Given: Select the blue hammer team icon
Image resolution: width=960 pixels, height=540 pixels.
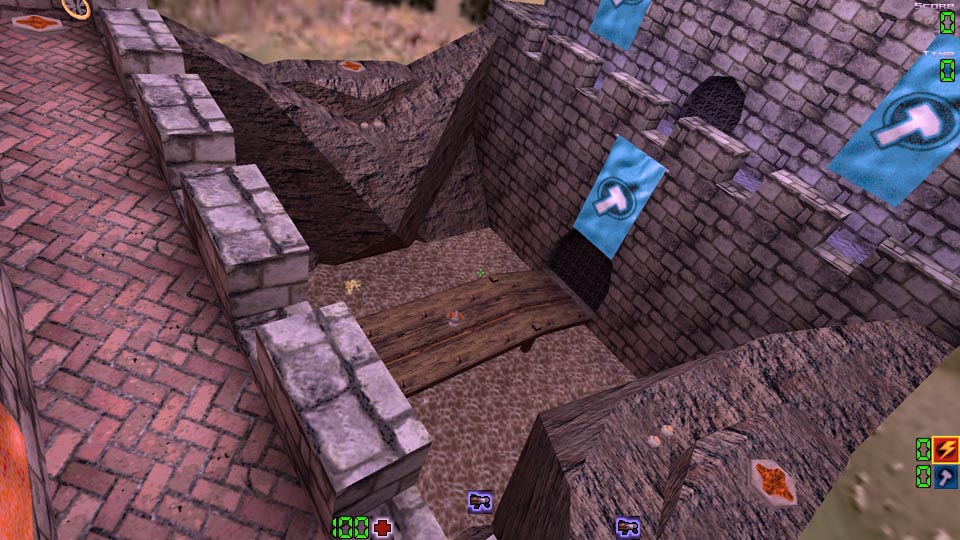Looking at the screenshot, I should (x=946, y=477).
